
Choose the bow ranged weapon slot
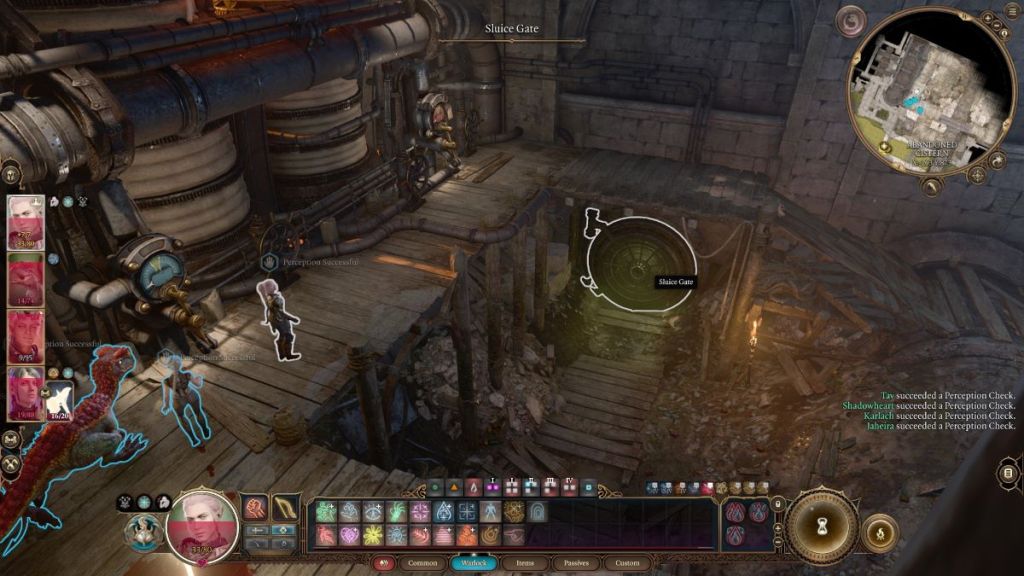(x=287, y=508)
